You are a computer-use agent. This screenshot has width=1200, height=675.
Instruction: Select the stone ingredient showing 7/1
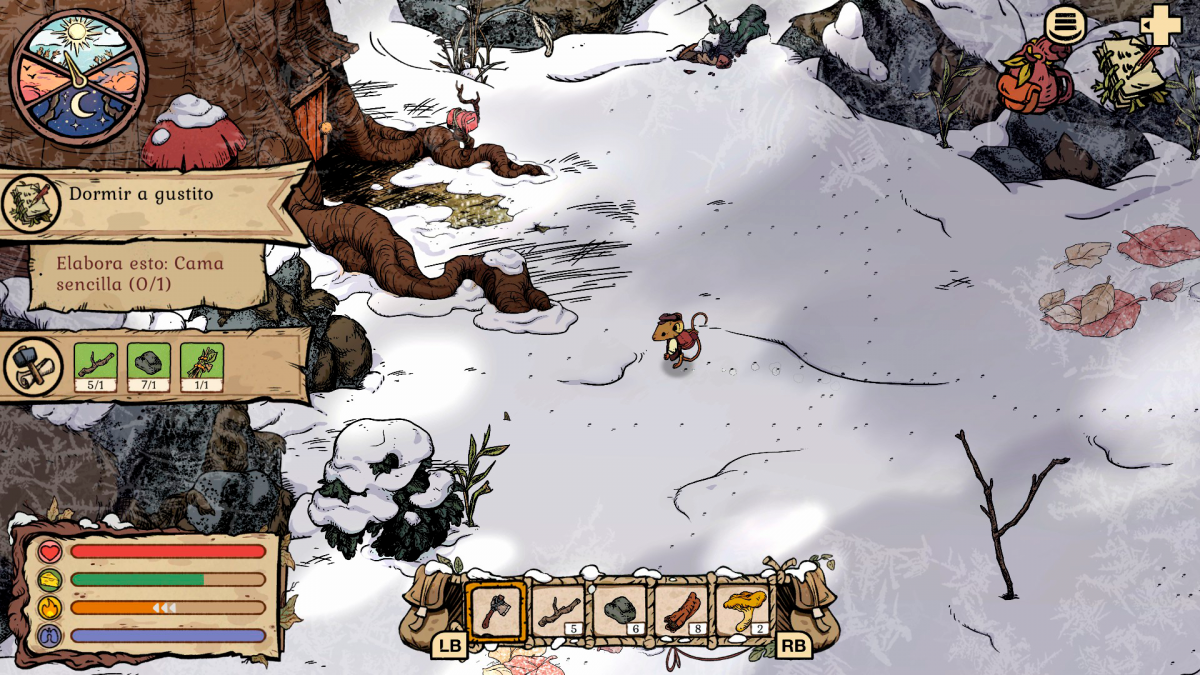(x=149, y=366)
